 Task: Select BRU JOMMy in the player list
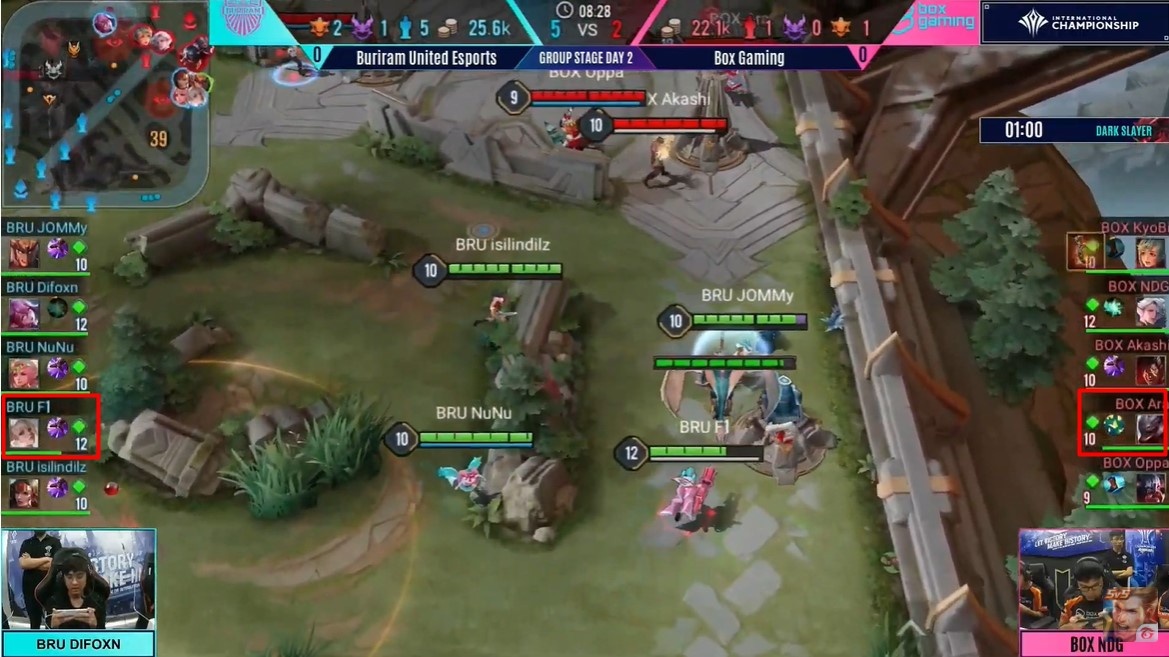point(48,246)
